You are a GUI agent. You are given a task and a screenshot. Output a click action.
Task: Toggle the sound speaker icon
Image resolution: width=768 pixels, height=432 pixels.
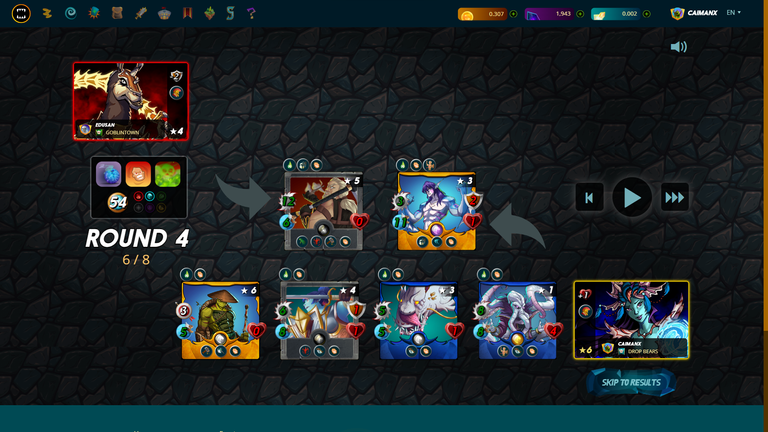[679, 47]
